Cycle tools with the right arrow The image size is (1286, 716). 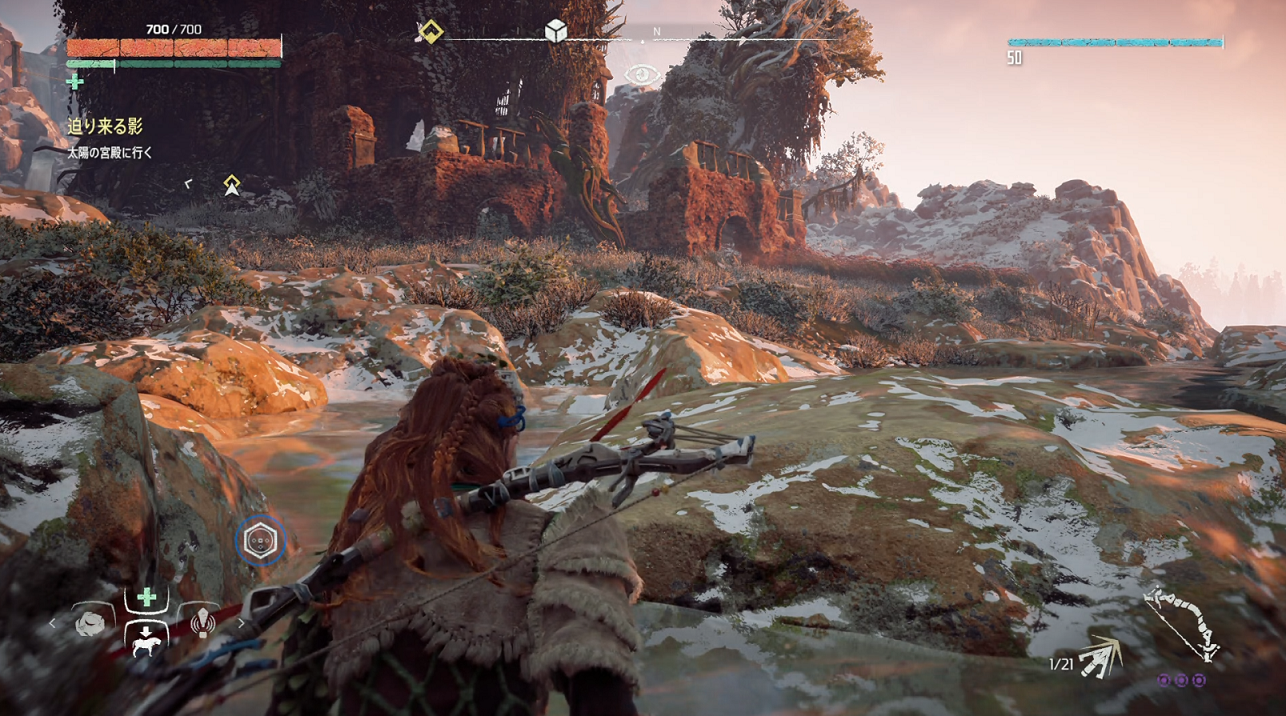point(241,624)
